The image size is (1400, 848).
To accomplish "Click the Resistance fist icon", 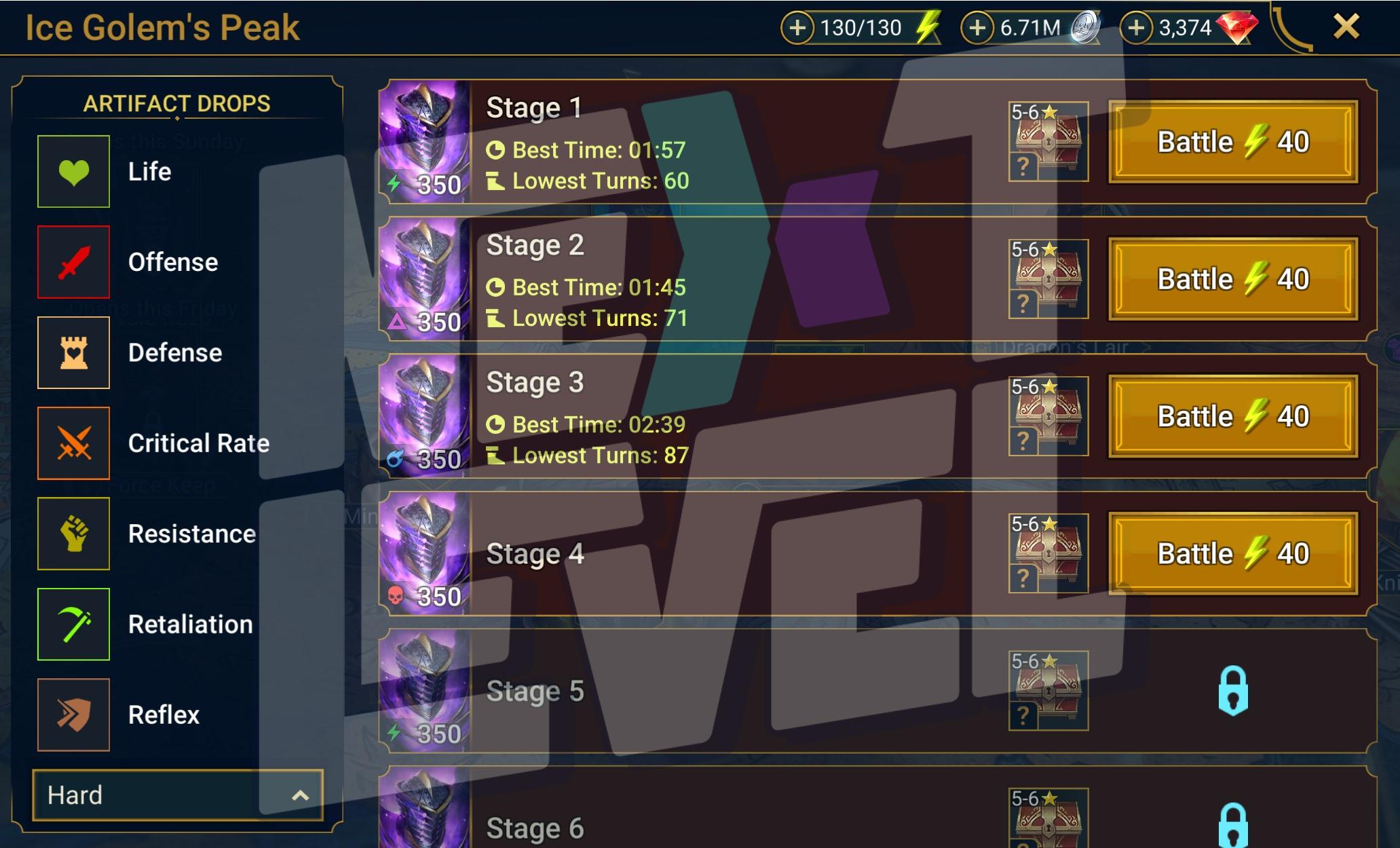I will [x=73, y=534].
